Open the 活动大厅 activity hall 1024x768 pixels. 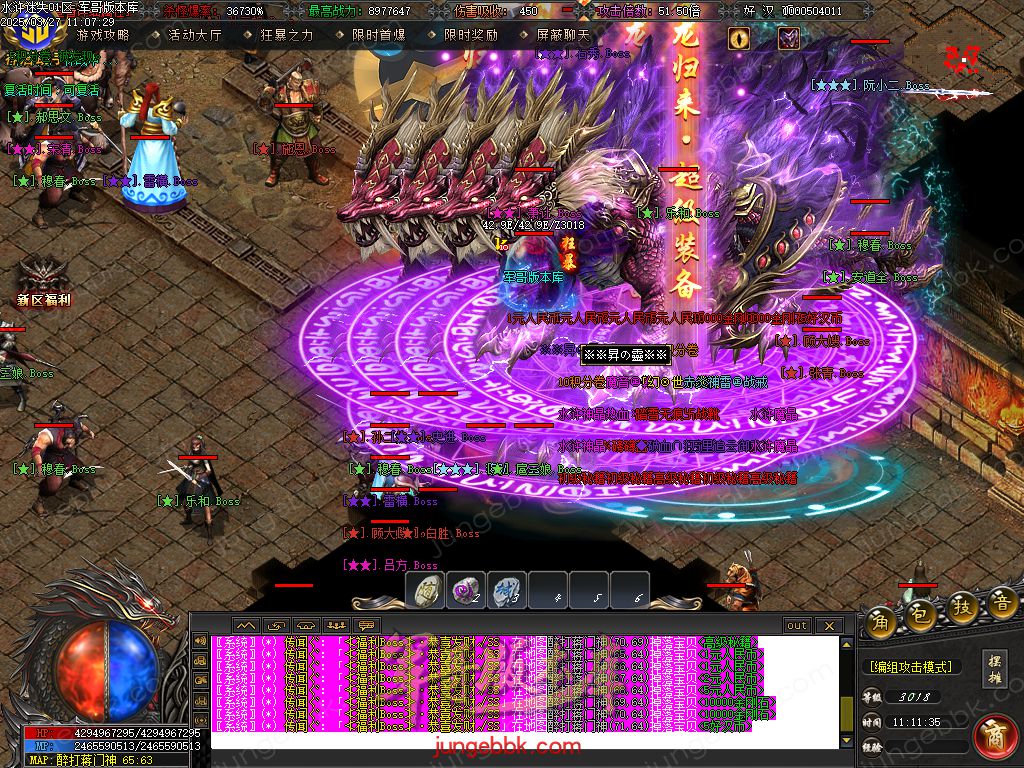point(194,35)
